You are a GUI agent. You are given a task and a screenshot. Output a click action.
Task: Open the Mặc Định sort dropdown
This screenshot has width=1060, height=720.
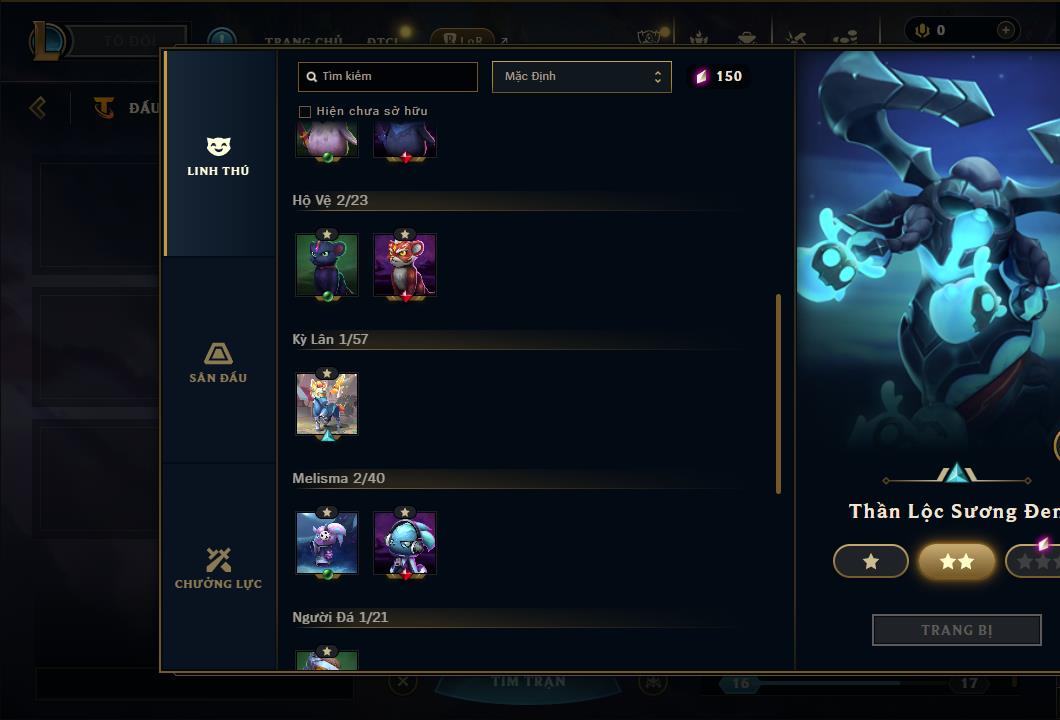[581, 77]
